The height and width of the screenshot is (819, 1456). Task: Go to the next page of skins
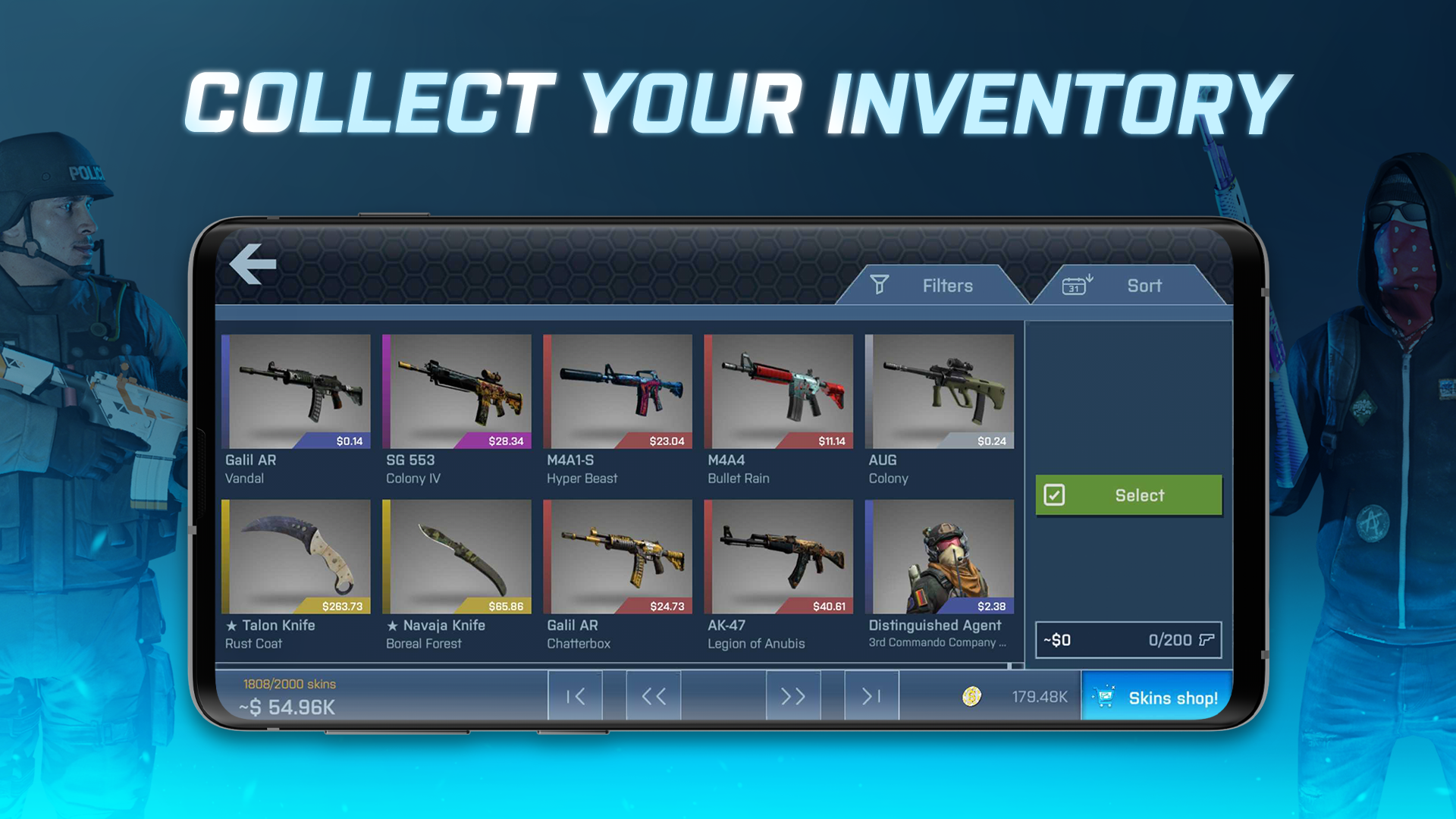click(x=792, y=695)
